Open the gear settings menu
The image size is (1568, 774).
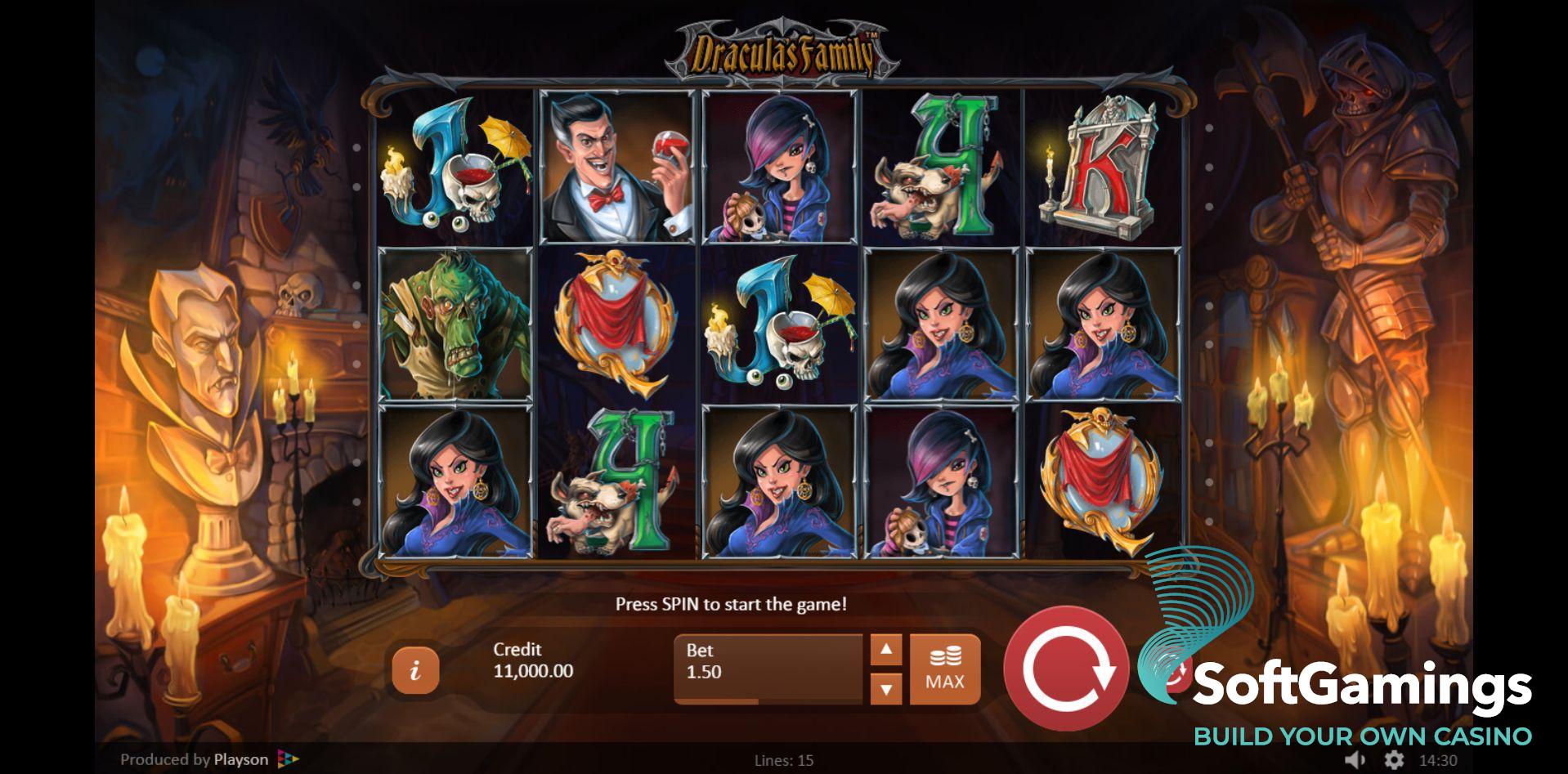1394,760
